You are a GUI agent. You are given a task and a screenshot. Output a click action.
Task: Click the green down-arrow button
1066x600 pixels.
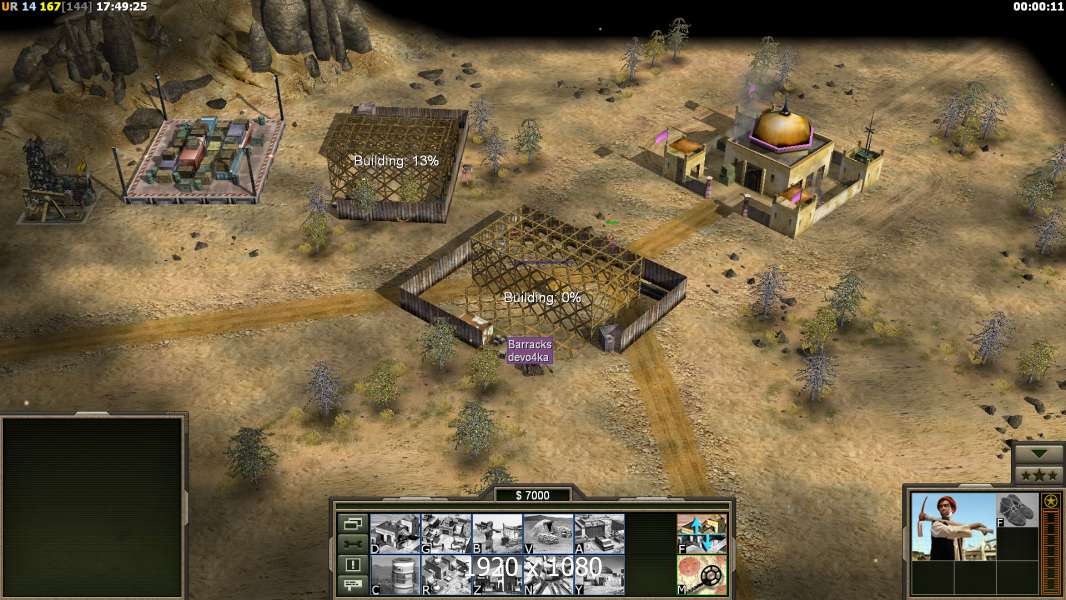(x=1039, y=453)
